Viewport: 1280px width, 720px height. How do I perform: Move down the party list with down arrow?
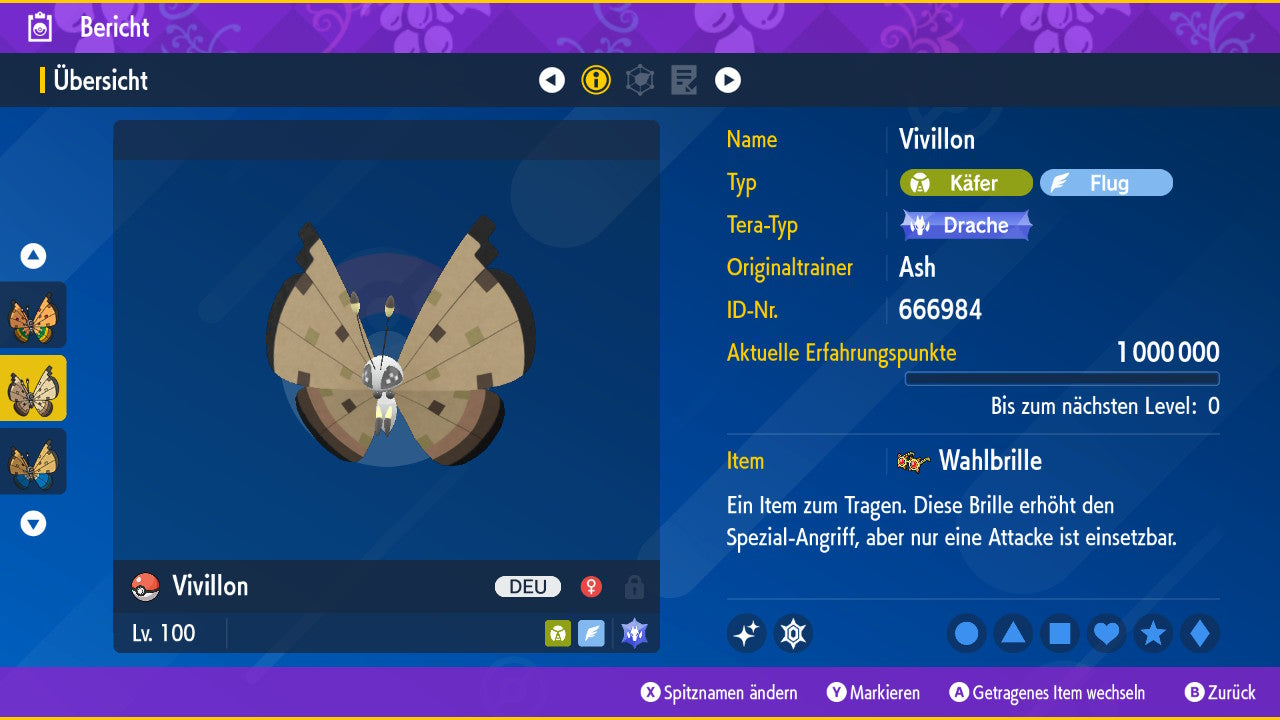pos(33,523)
